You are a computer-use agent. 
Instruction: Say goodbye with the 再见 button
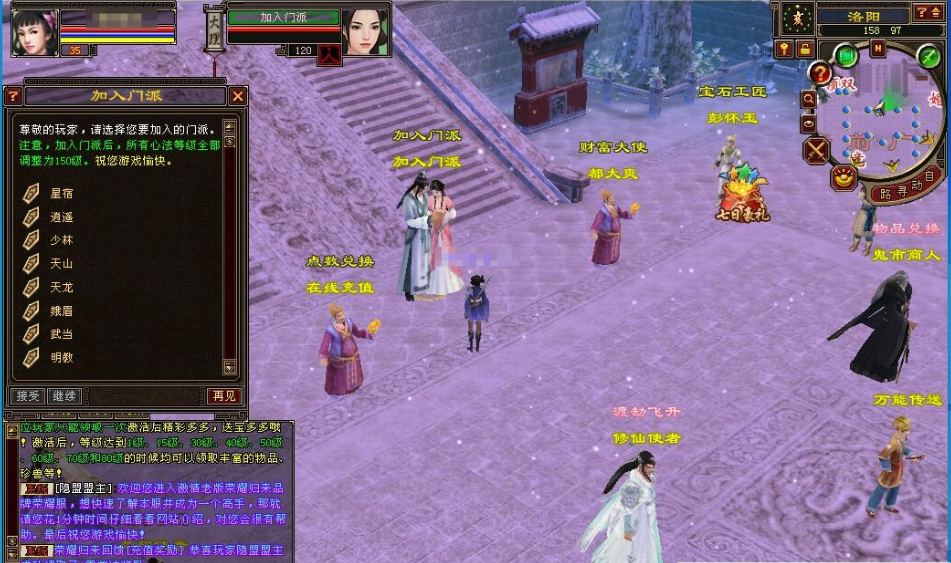tap(224, 396)
